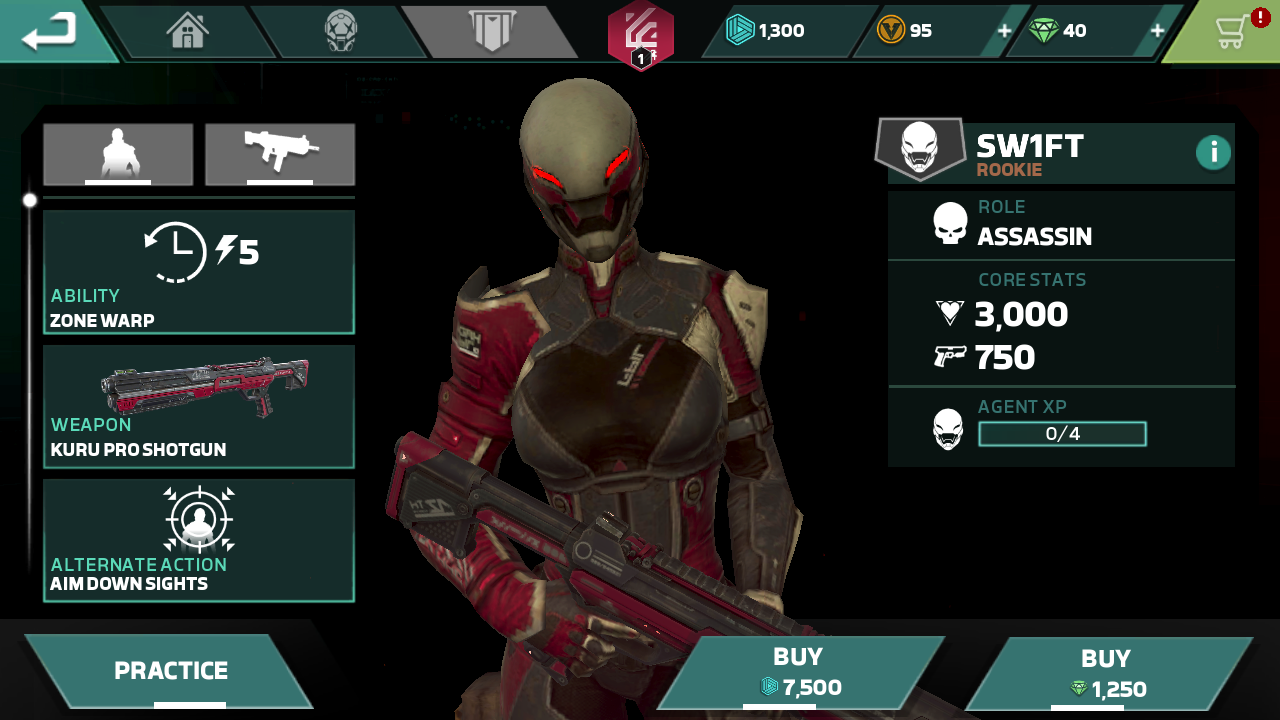Go back using the return arrow
Image resolution: width=1280 pixels, height=720 pixels.
point(50,31)
